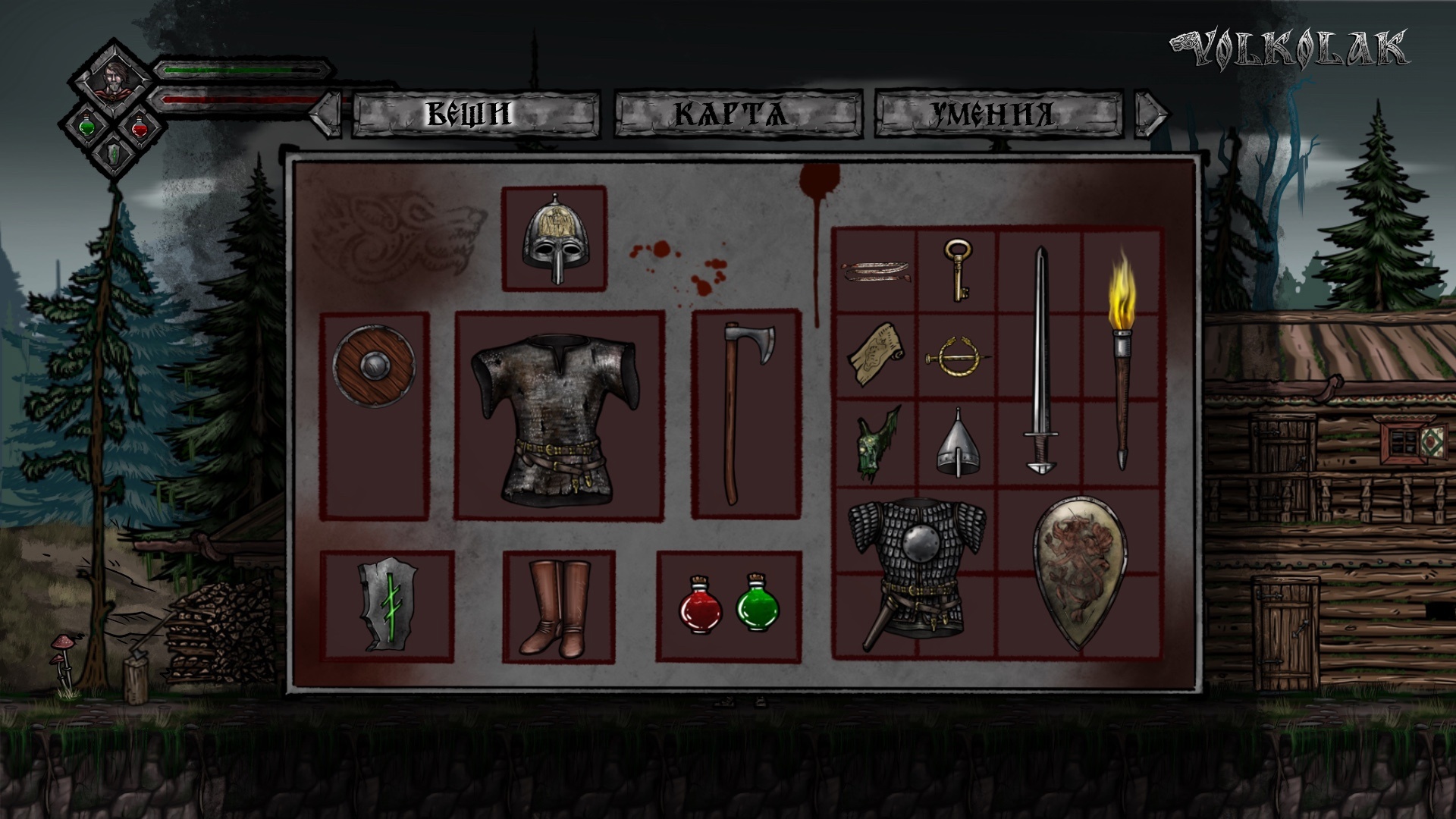The width and height of the screenshot is (1456, 819).
Task: Click the left tab arrow
Action: [x=328, y=114]
